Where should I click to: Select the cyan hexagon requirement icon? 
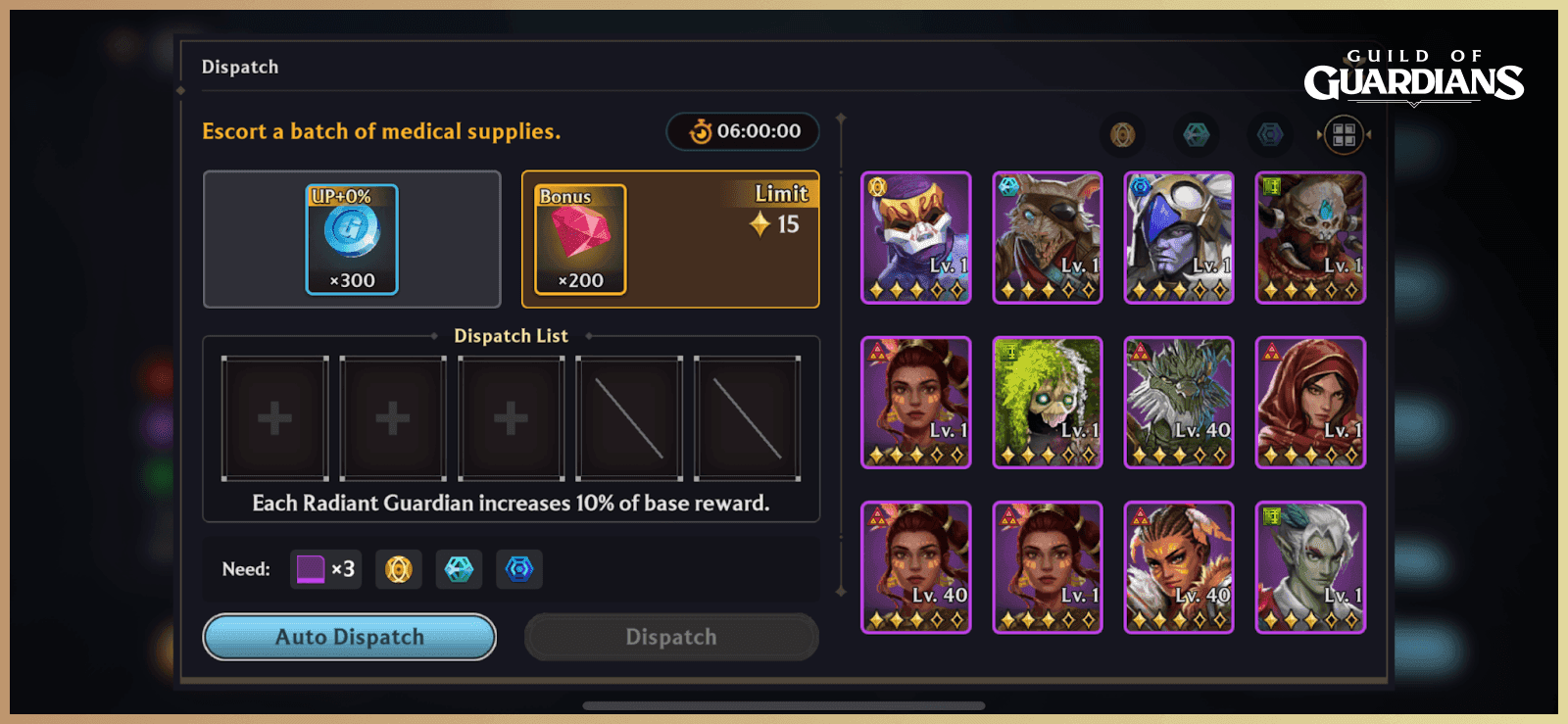click(459, 569)
